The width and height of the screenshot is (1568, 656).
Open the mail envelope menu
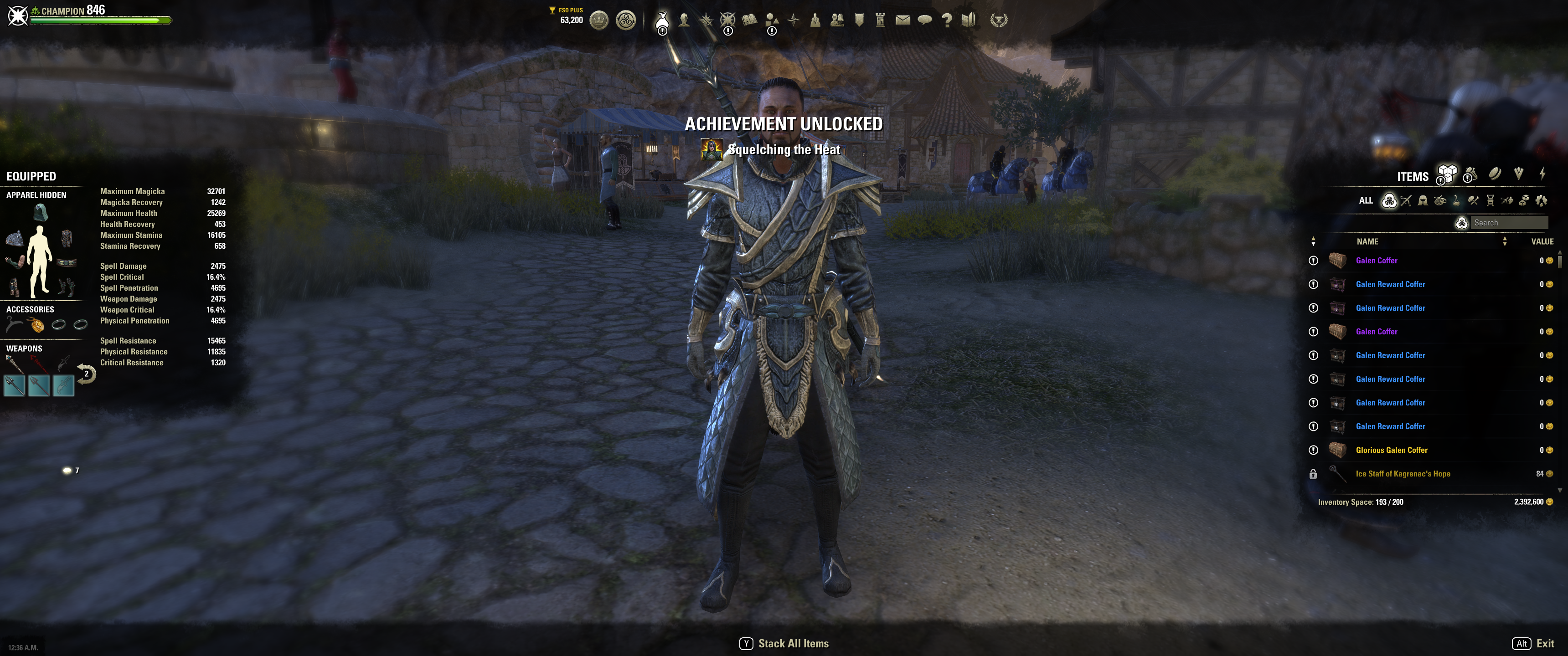point(903,20)
